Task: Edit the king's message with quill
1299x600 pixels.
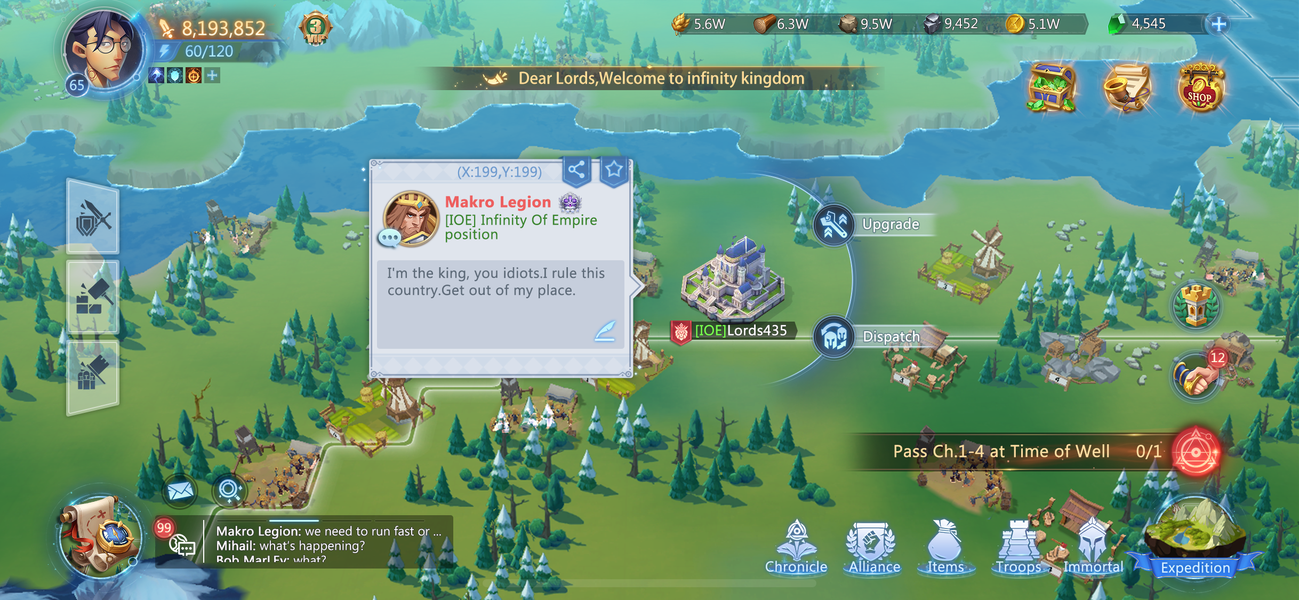Action: tap(603, 331)
